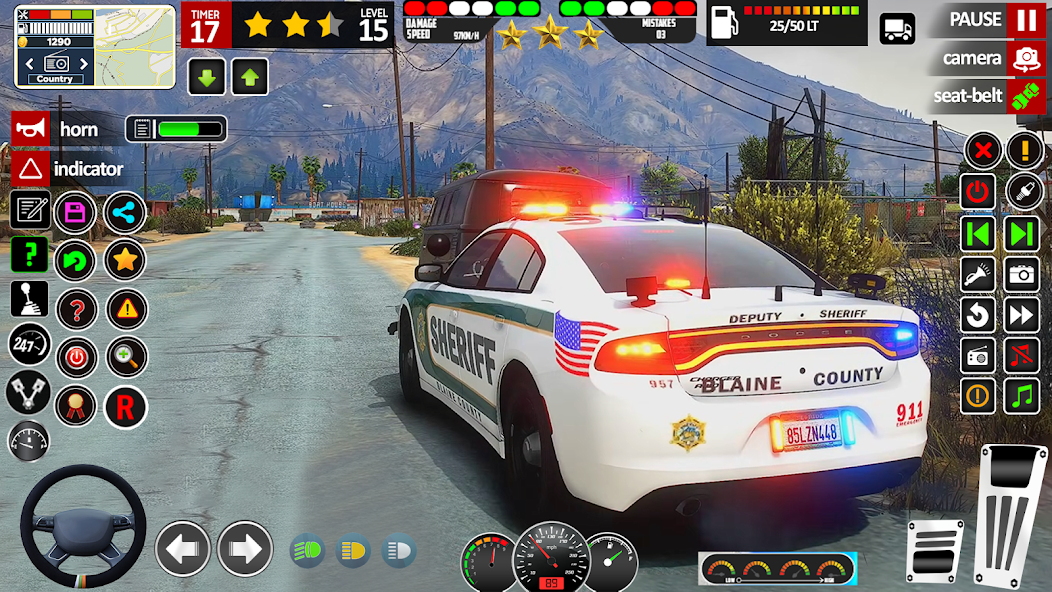Click the tow truck icon

point(897,28)
